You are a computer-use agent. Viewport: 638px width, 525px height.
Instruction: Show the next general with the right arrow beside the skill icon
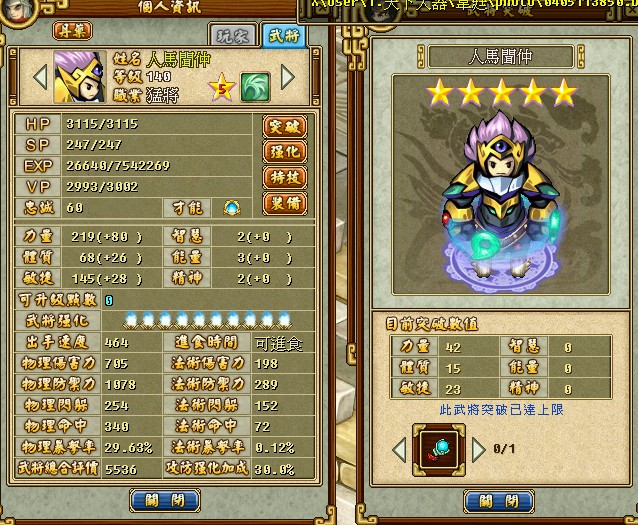click(288, 76)
